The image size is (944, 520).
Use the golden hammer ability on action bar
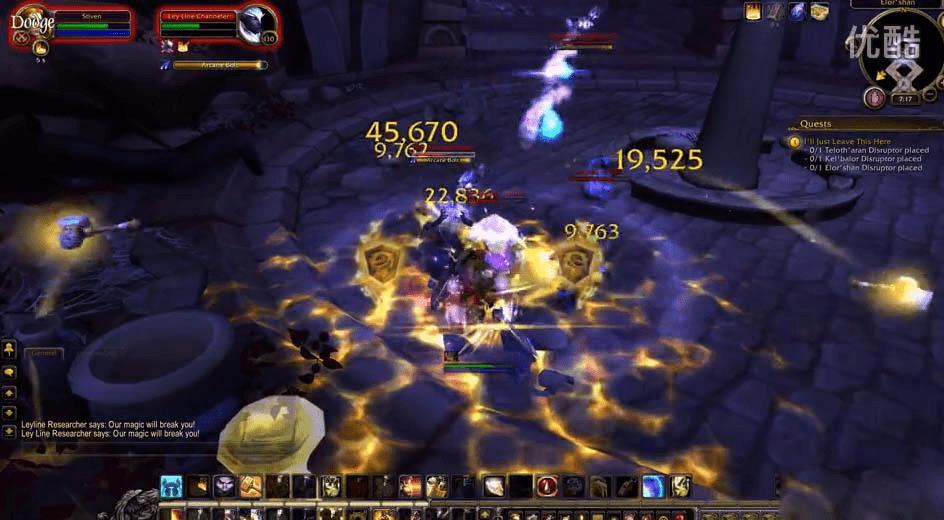point(249,486)
